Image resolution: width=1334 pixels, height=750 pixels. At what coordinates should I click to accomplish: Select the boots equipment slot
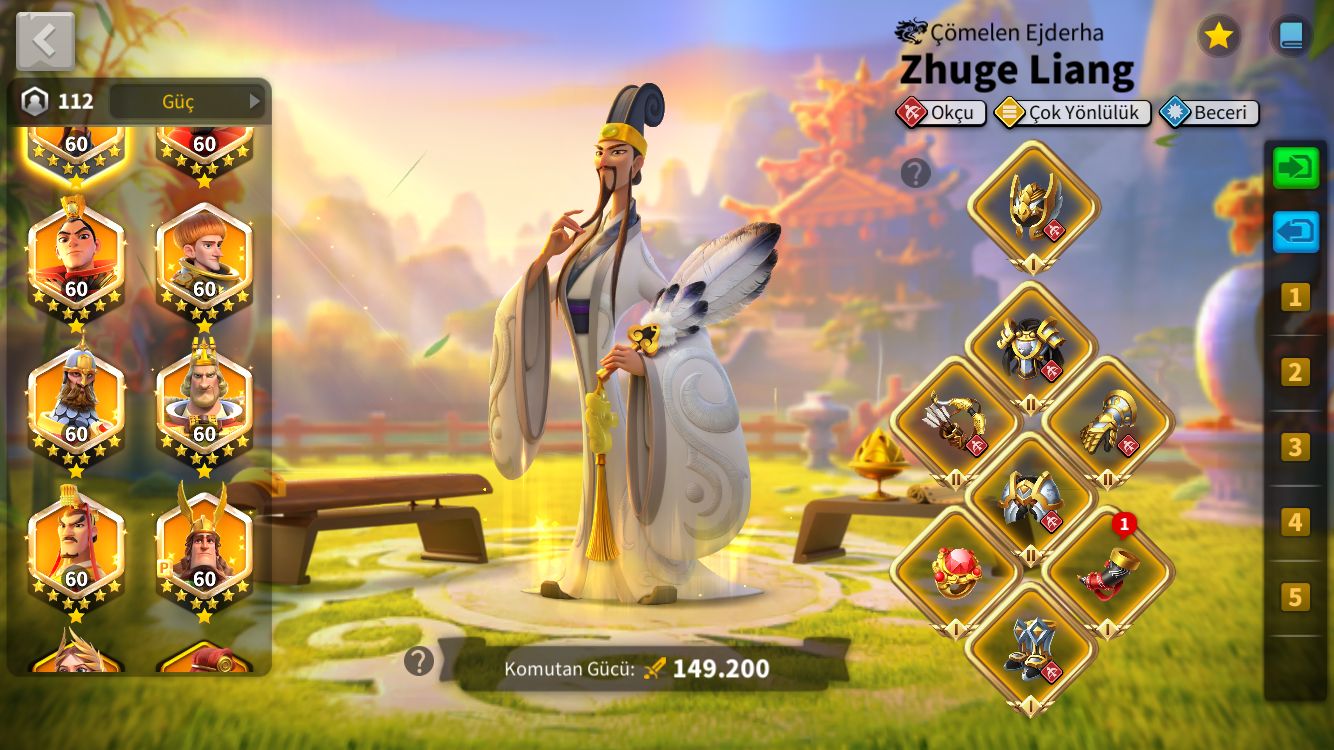(1031, 648)
